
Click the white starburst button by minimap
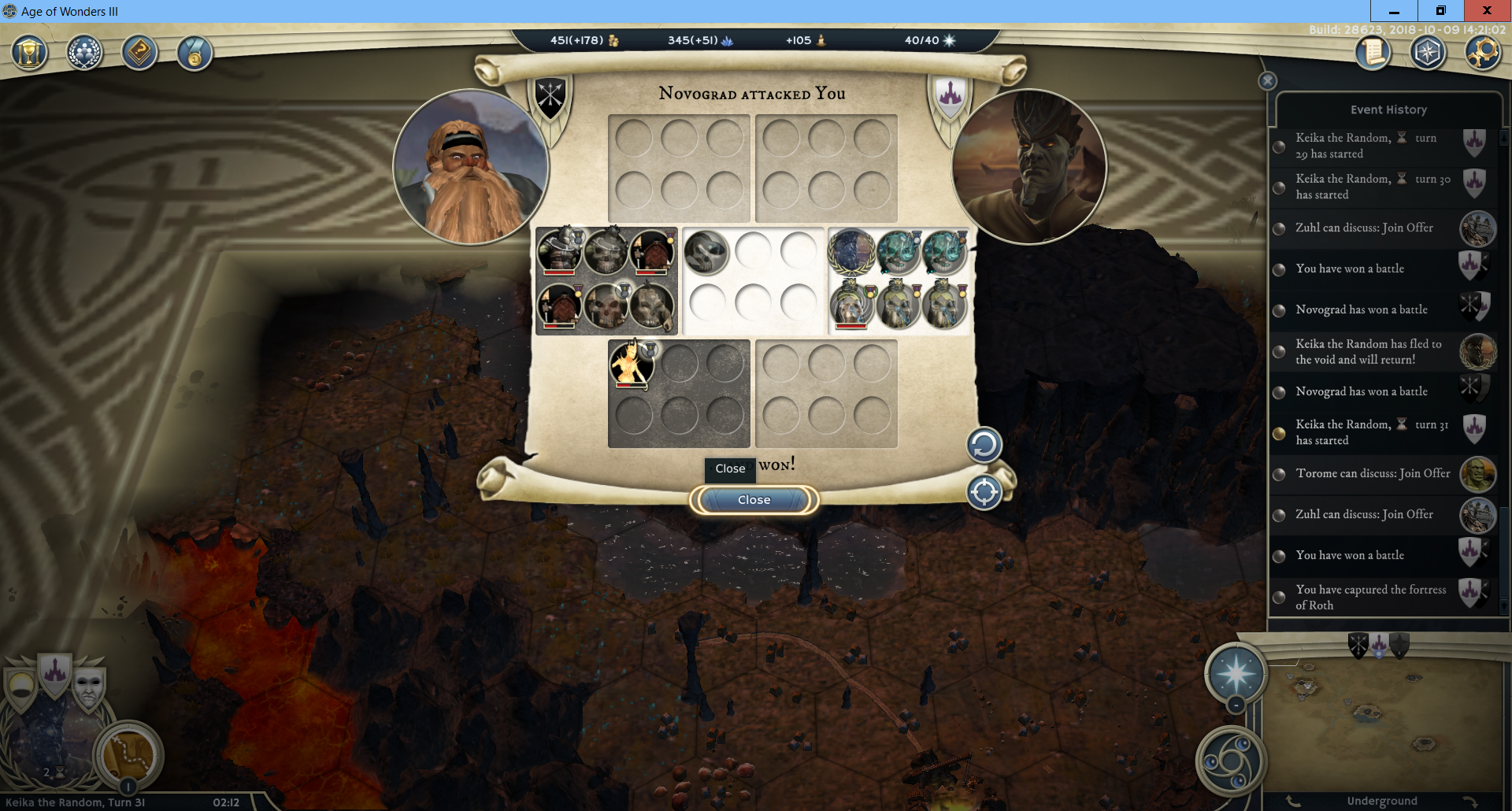point(1236,673)
